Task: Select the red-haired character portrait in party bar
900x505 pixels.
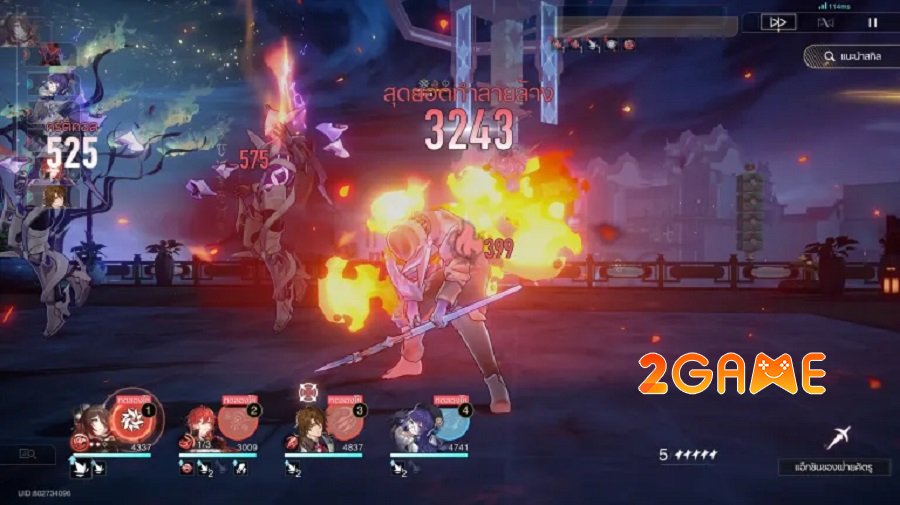Action: point(199,424)
